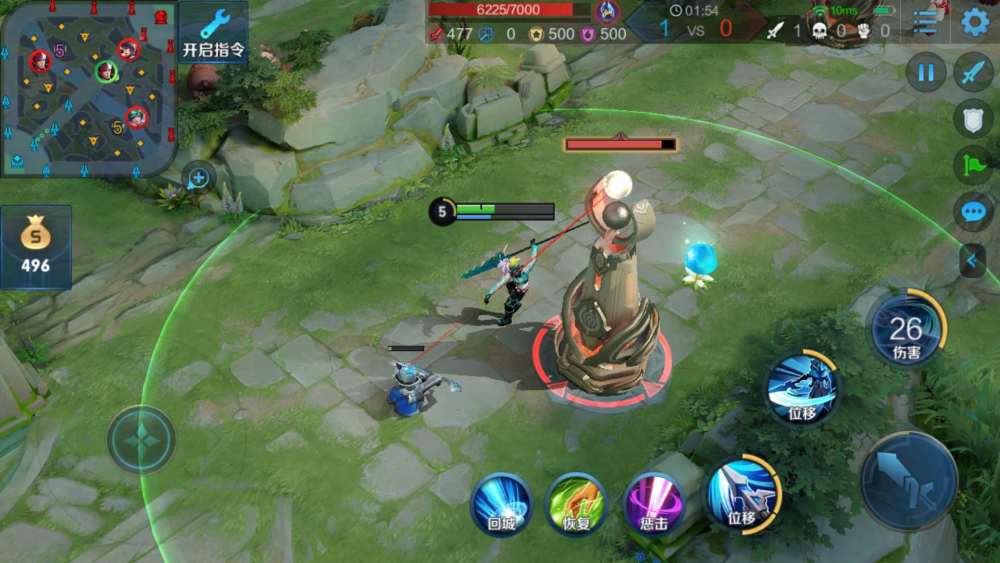1000x563 pixels.
Task: Show the scoreboard list icon
Action: tap(927, 21)
